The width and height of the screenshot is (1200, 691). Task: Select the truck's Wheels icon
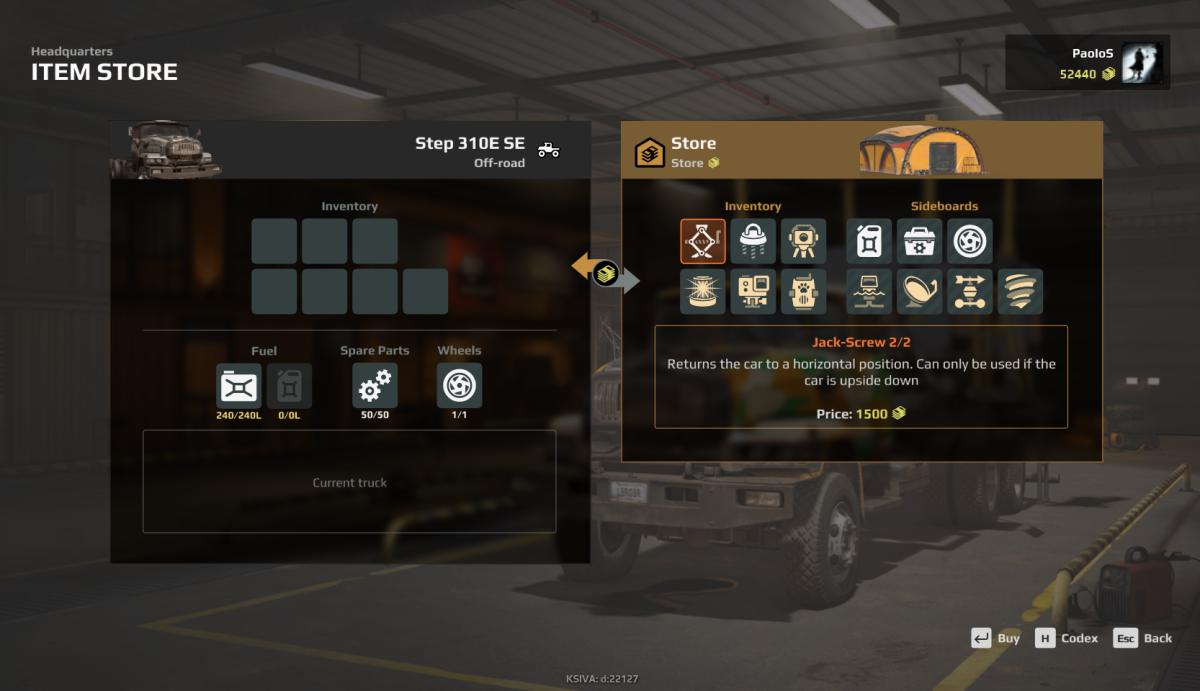point(459,385)
